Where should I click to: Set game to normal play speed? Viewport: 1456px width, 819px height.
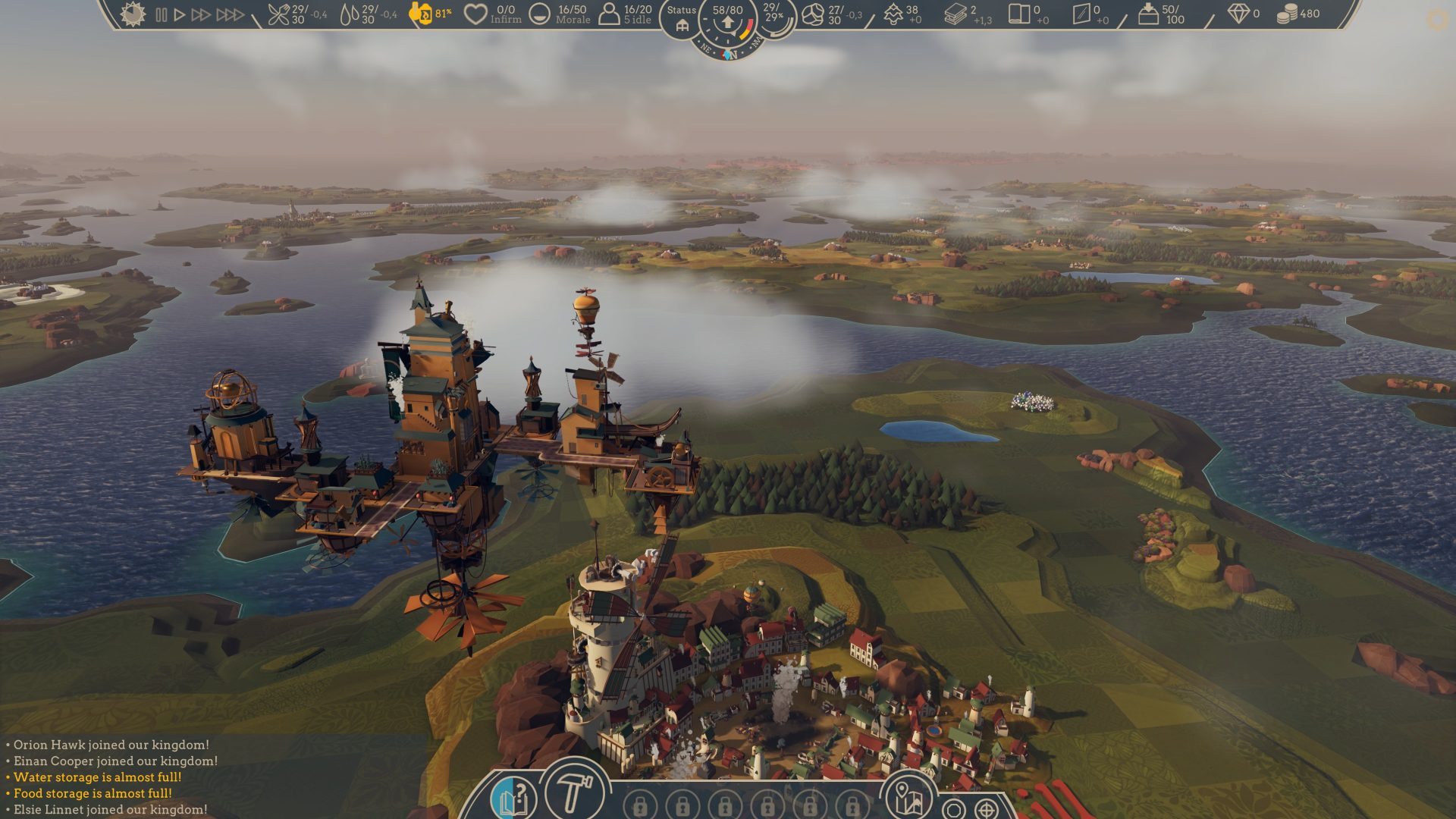click(180, 14)
